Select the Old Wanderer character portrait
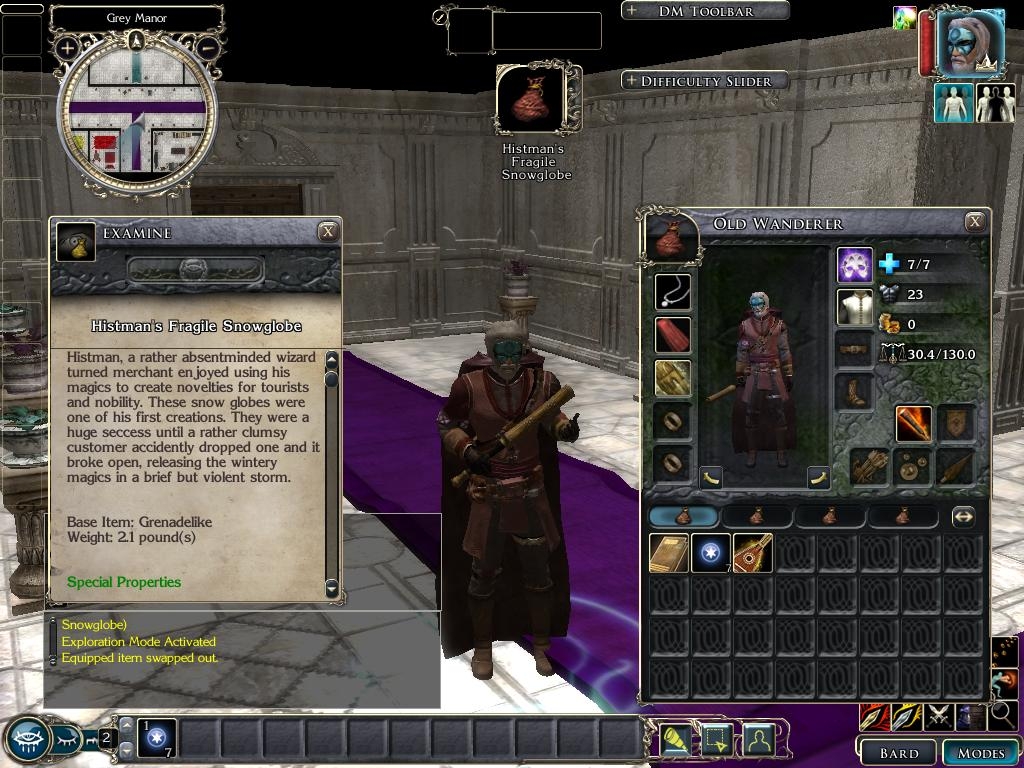This screenshot has height=768, width=1024. coord(969,44)
